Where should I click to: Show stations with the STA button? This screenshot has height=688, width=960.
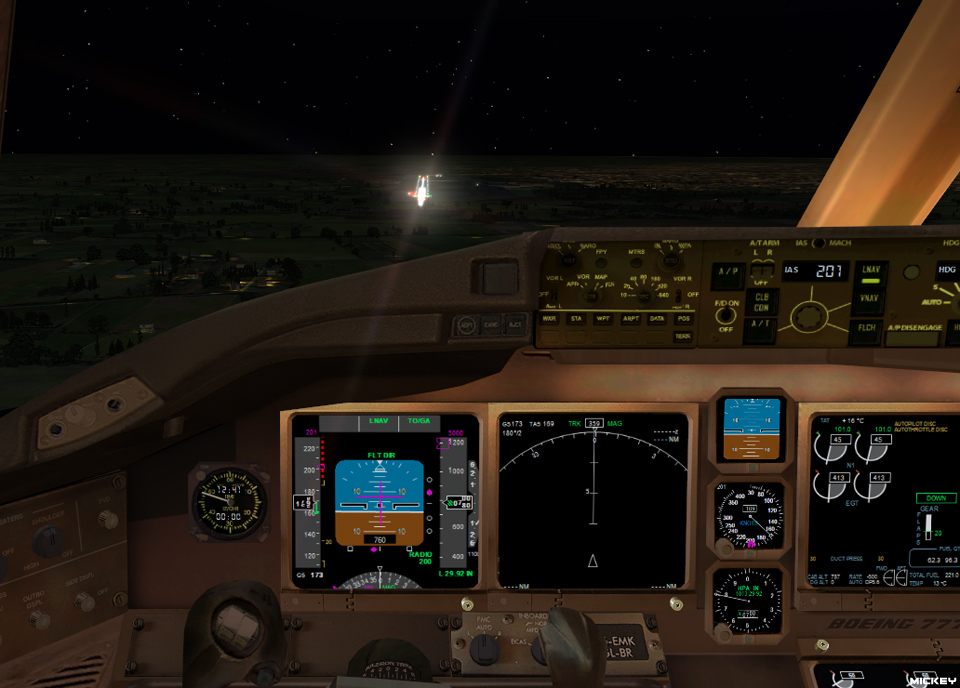[576, 318]
